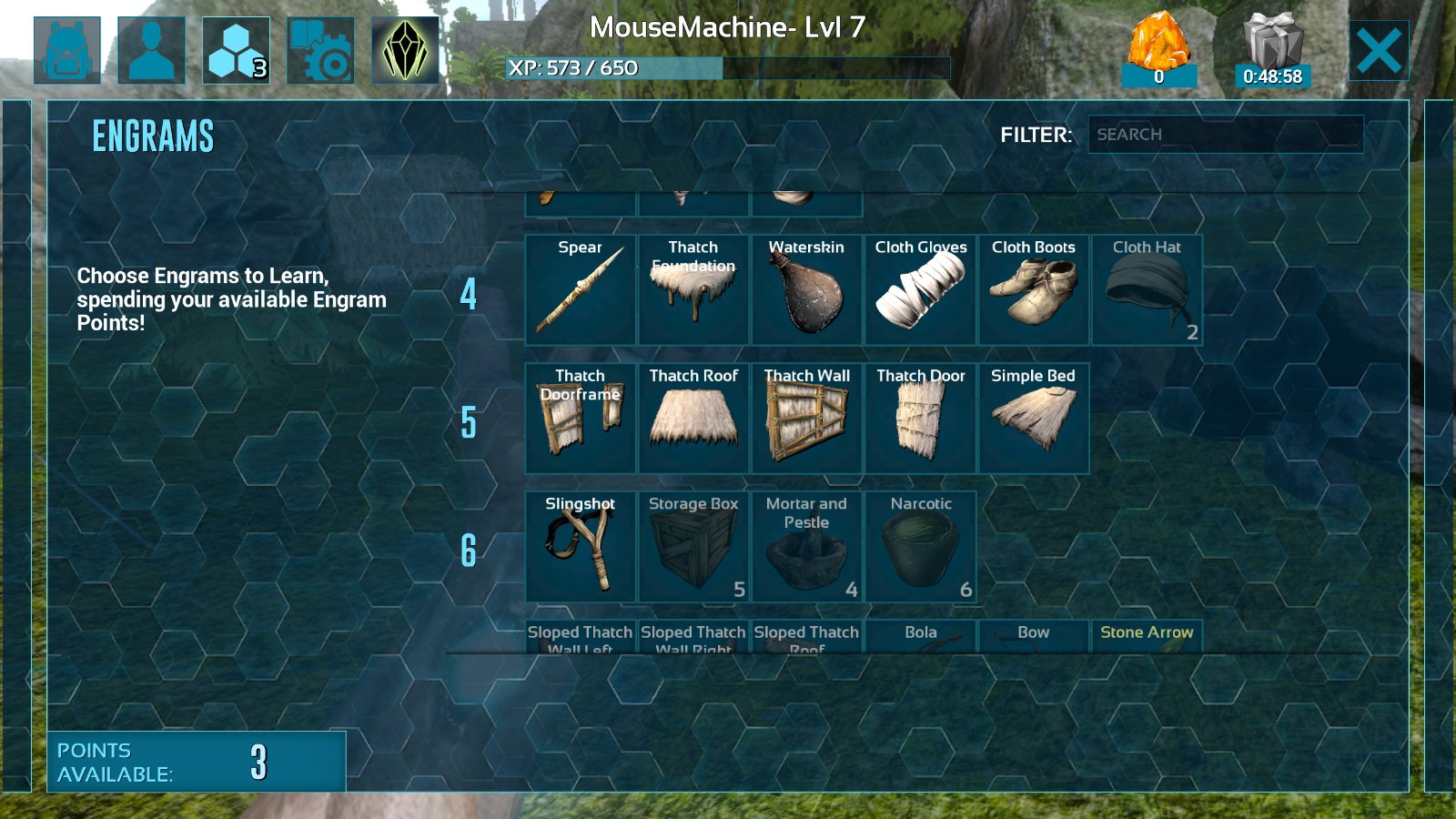Choose the Thatch Door engram
The width and height of the screenshot is (1456, 819).
click(920, 419)
